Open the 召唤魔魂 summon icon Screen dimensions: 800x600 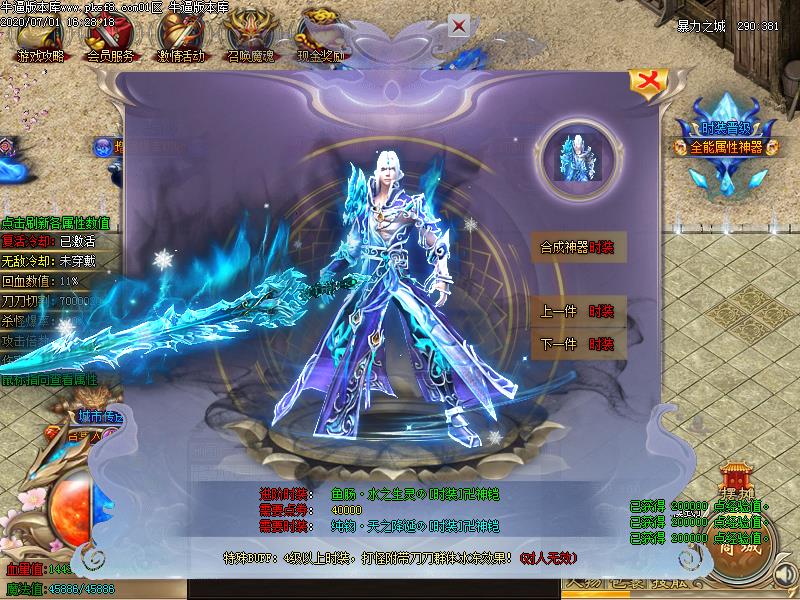[252, 40]
